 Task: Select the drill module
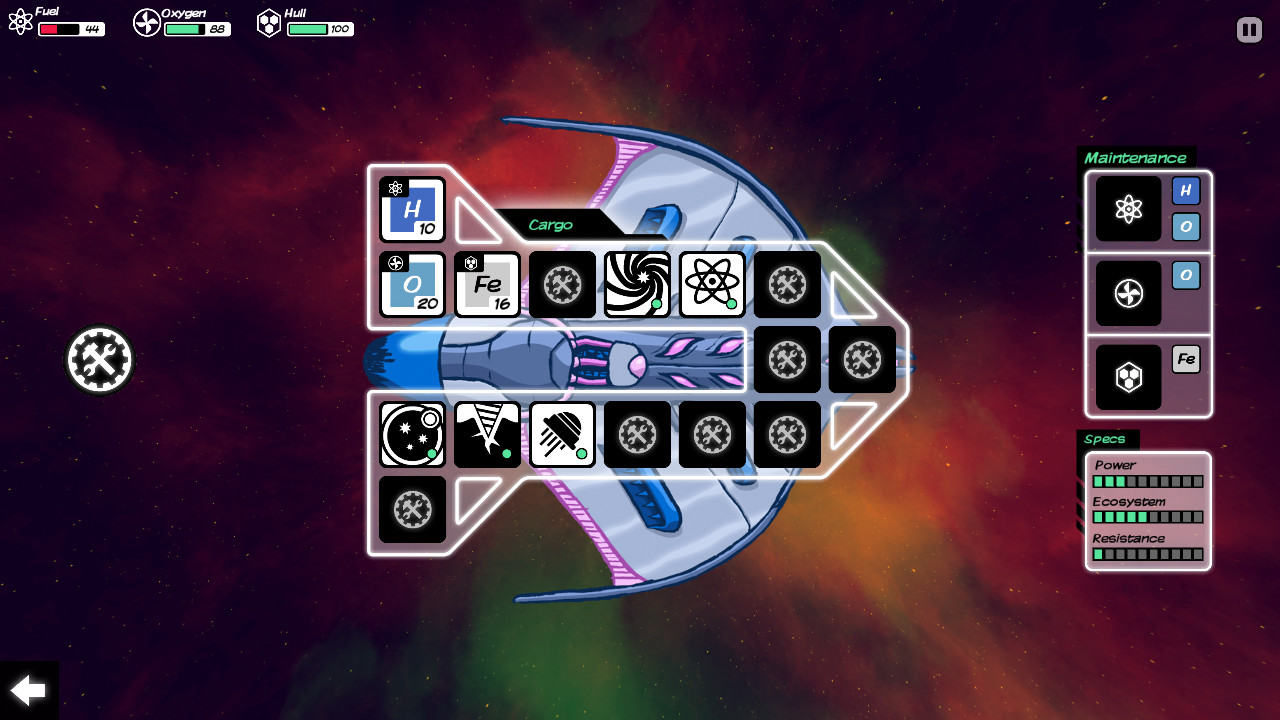(487, 435)
